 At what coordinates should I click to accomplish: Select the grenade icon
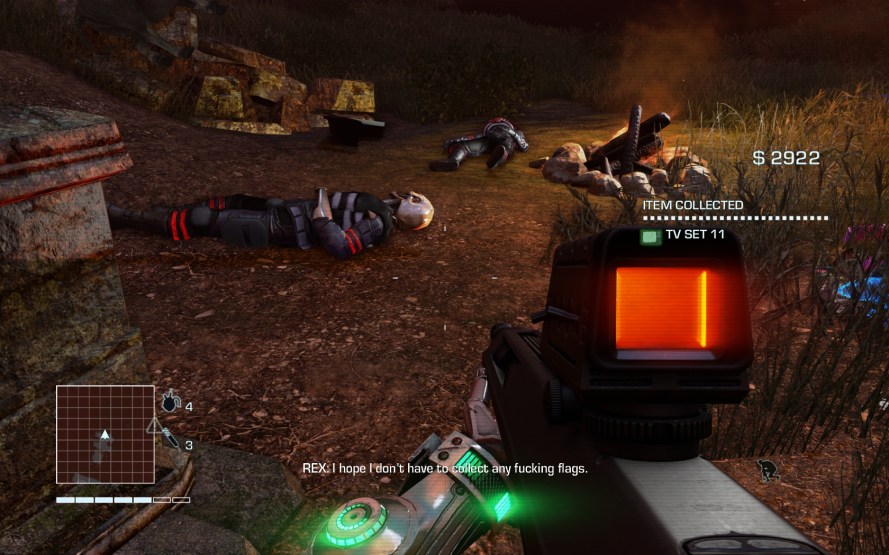[170, 403]
